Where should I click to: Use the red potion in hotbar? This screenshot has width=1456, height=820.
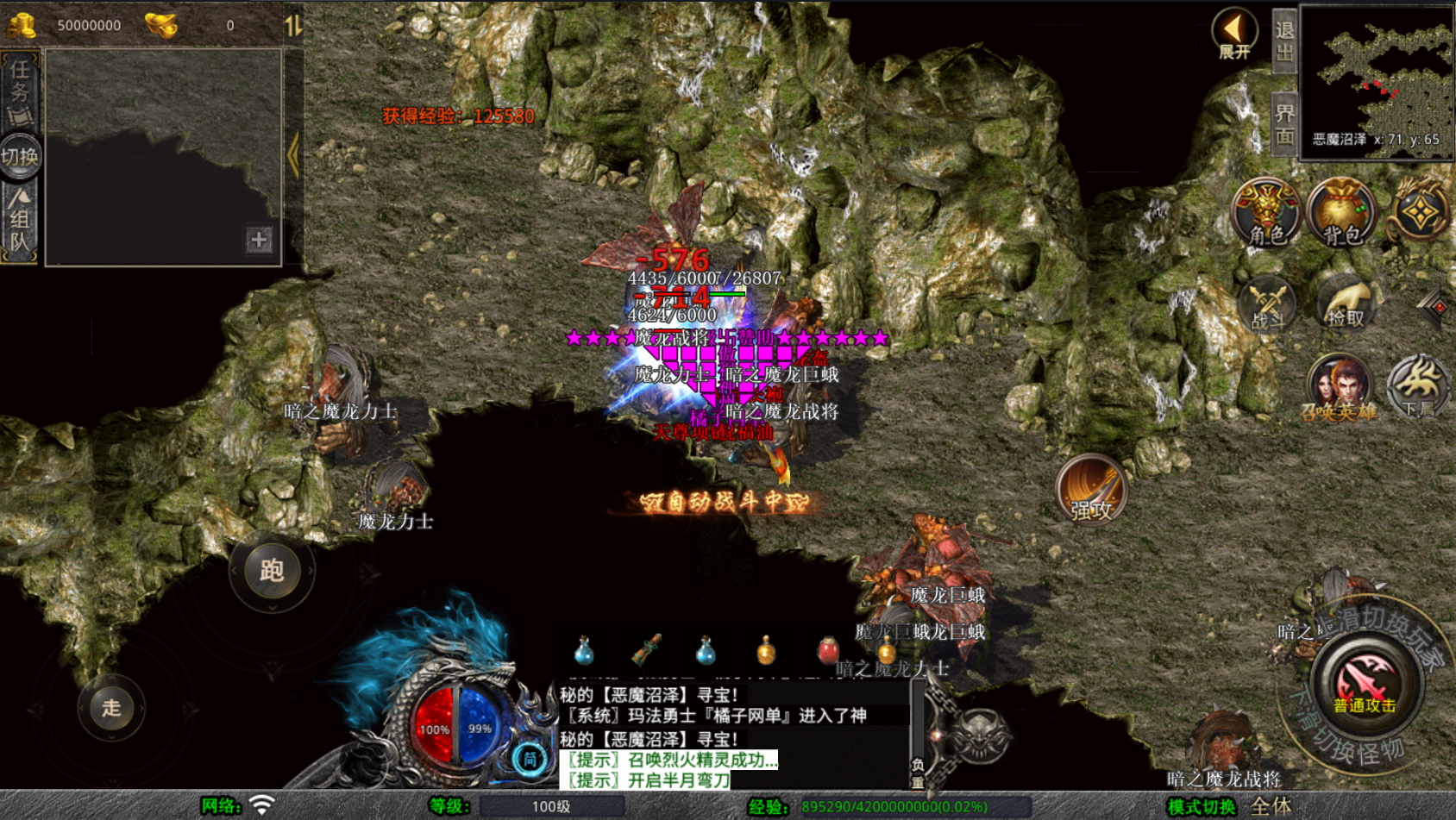pyautogui.click(x=827, y=651)
